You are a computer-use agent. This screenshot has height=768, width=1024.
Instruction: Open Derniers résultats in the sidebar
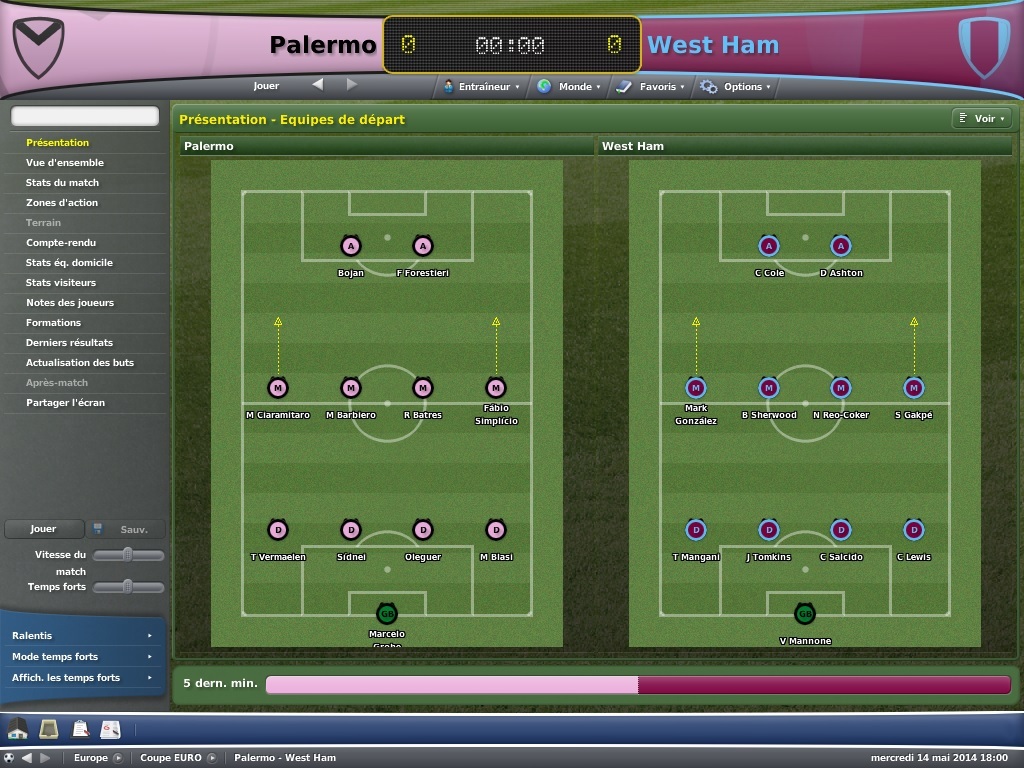69,343
